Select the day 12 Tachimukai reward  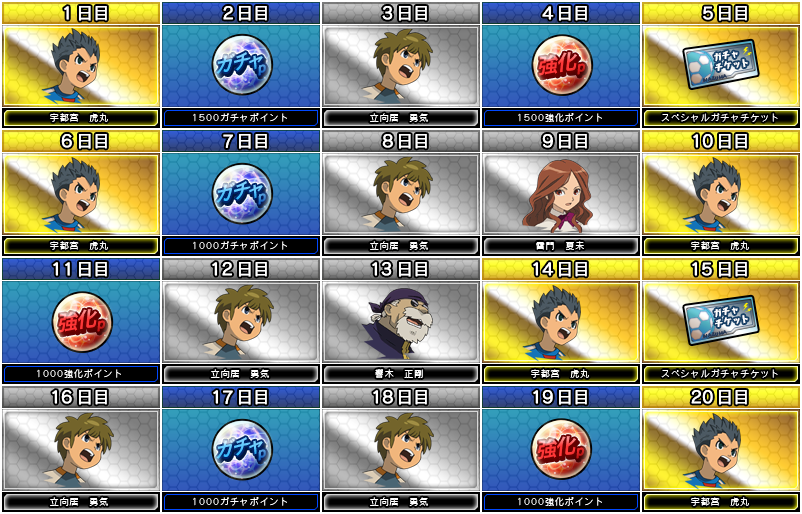(x=240, y=321)
